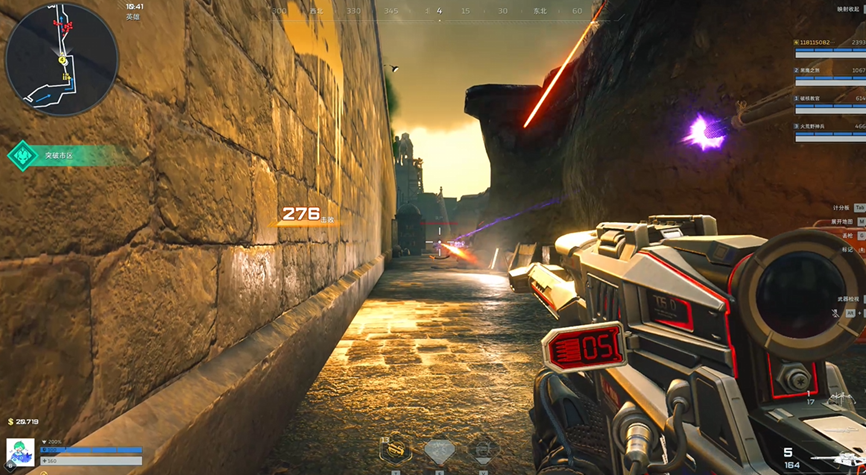
Task: Select the top scoreboard player row
Action: tap(830, 43)
